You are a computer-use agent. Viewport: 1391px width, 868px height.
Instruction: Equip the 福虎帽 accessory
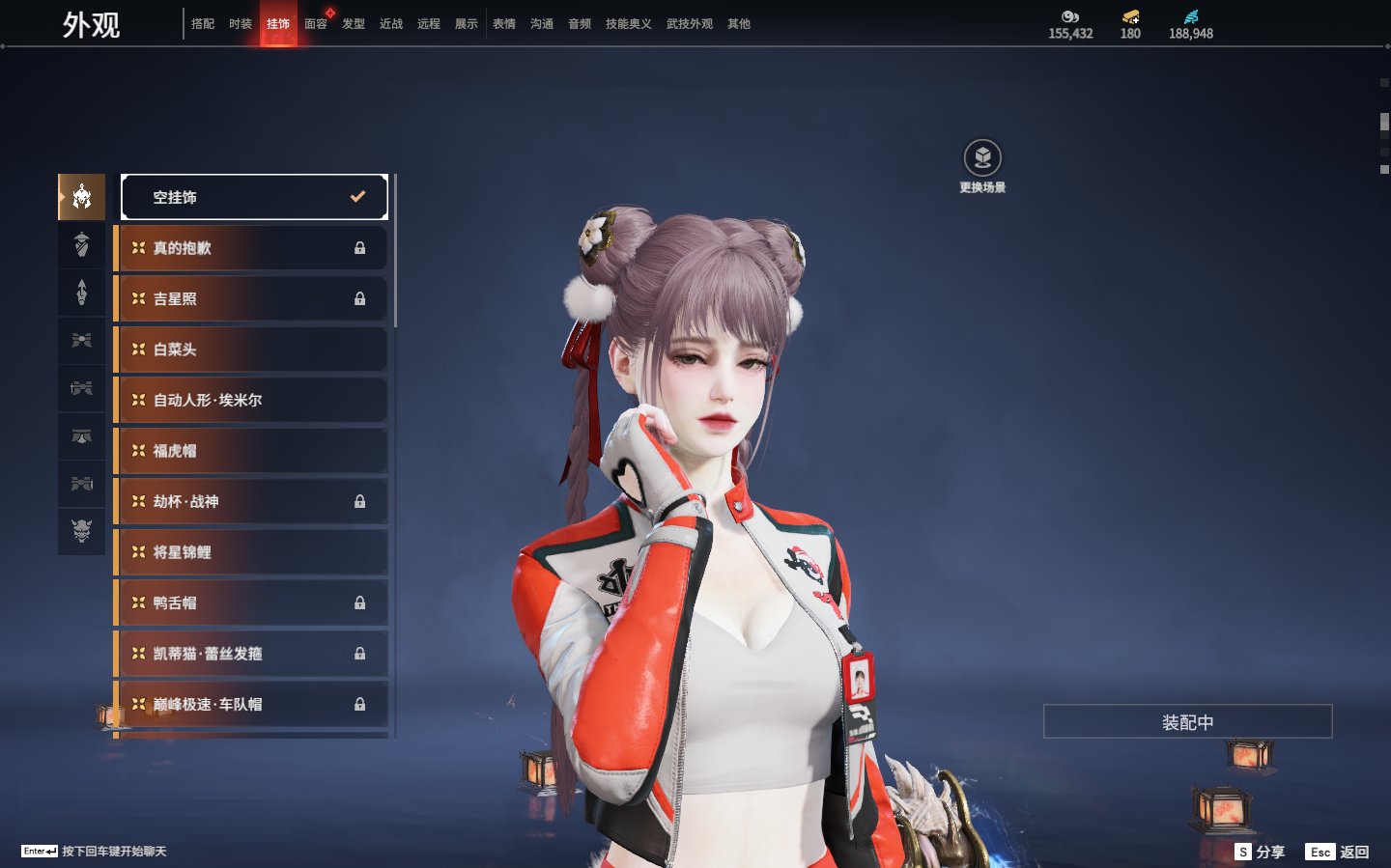pyautogui.click(x=252, y=451)
